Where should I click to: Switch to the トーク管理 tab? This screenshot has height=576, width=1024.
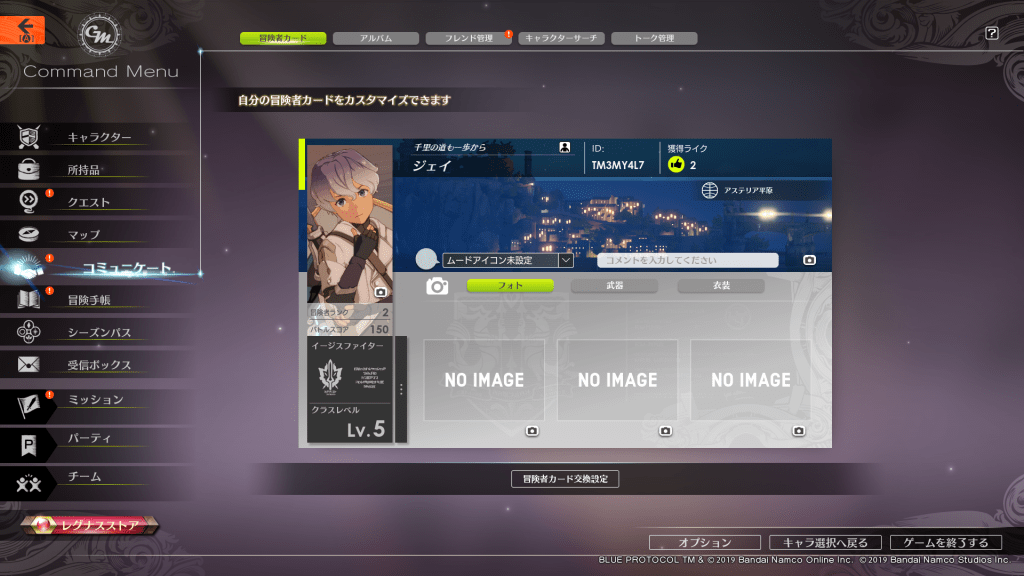[654, 38]
